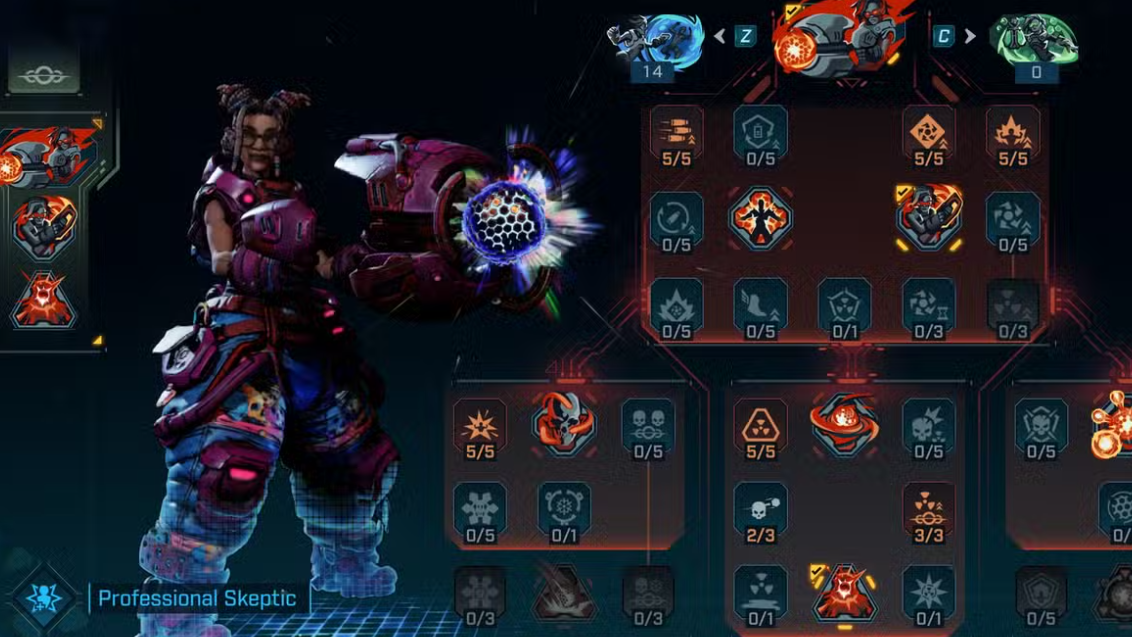Select the checkmarked red demon capstone node
This screenshot has height=637, width=1132.
(845, 592)
